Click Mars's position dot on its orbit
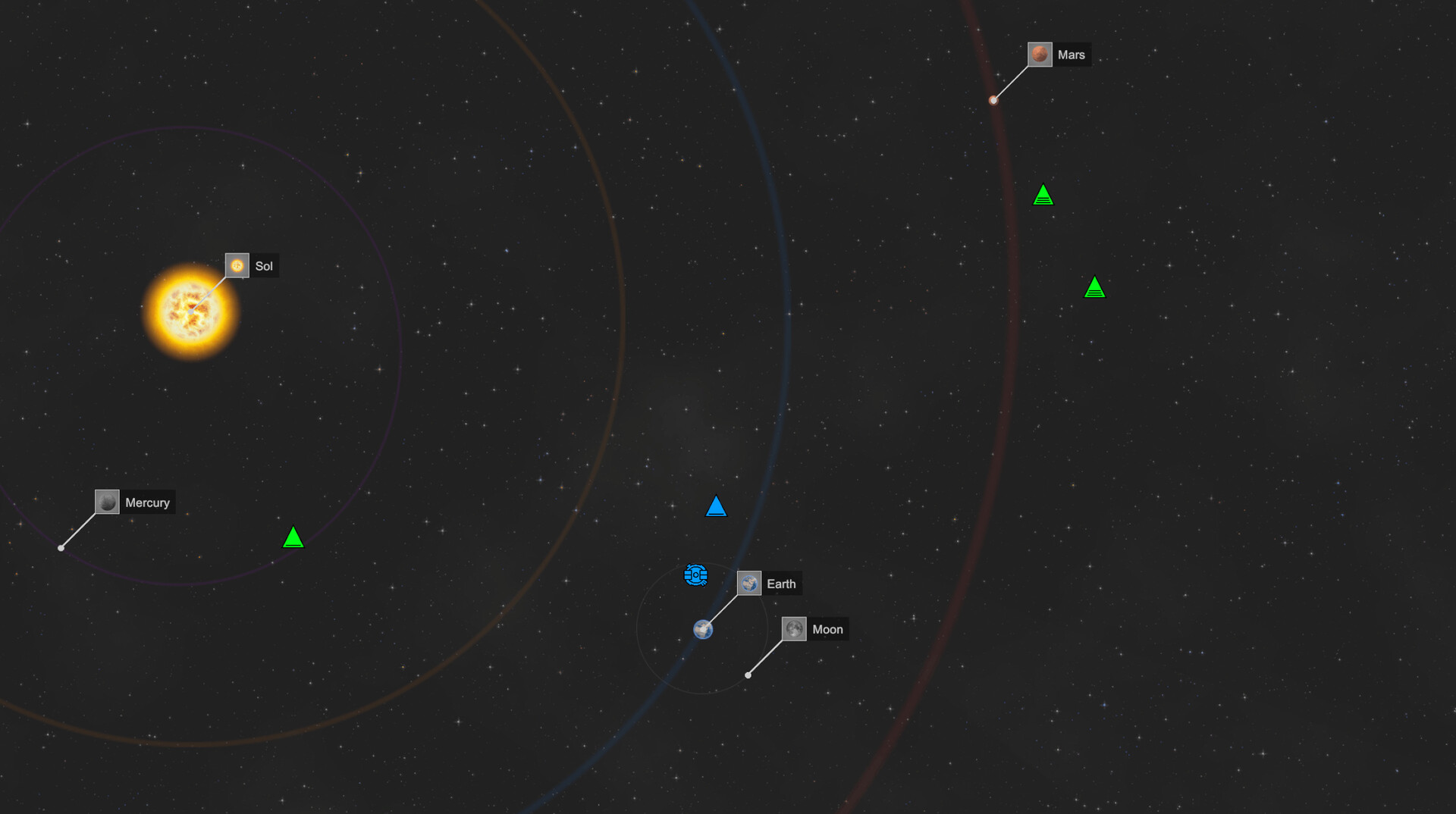 click(994, 99)
